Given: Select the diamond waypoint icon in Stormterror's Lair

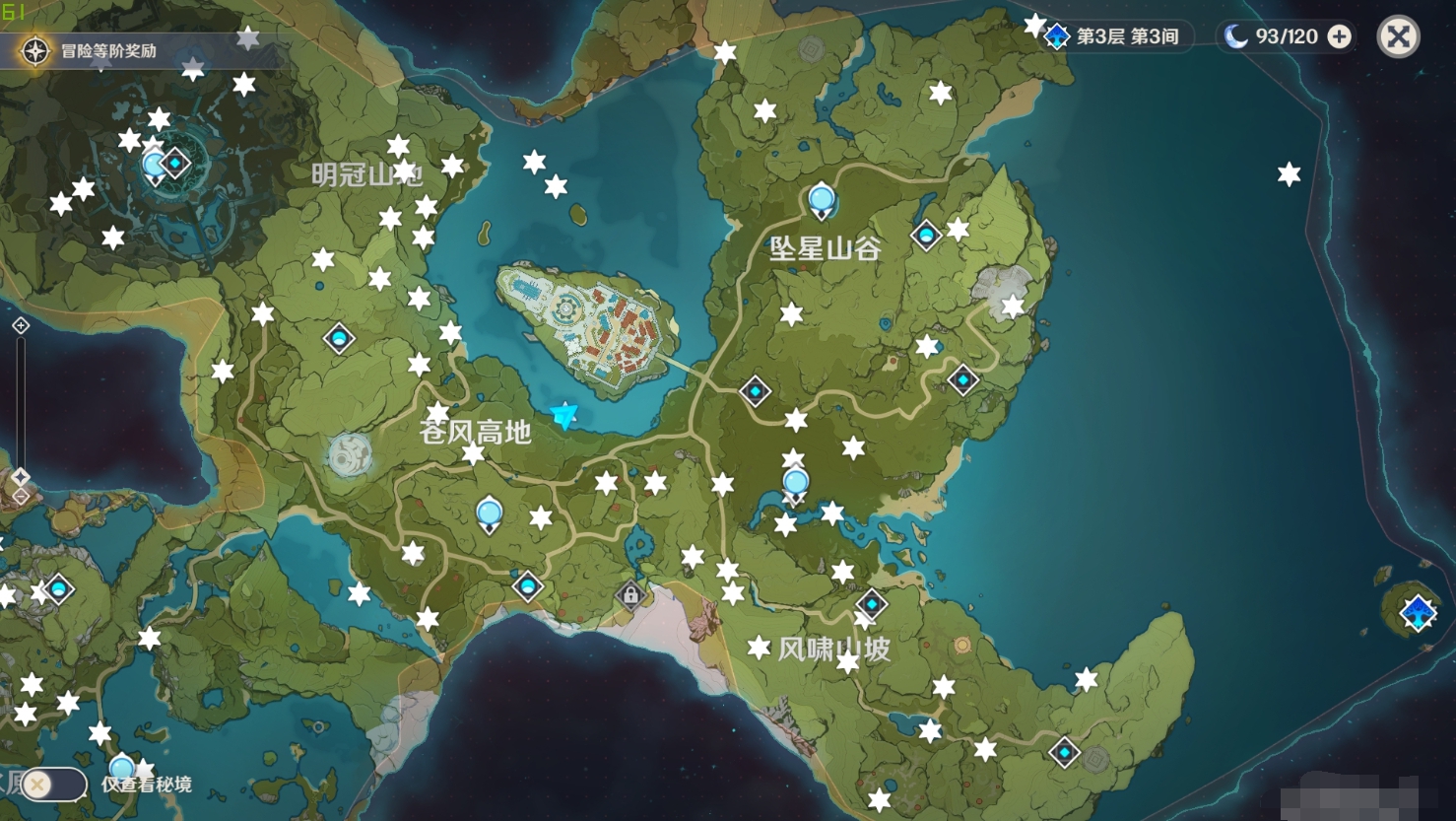Looking at the screenshot, I should [175, 162].
